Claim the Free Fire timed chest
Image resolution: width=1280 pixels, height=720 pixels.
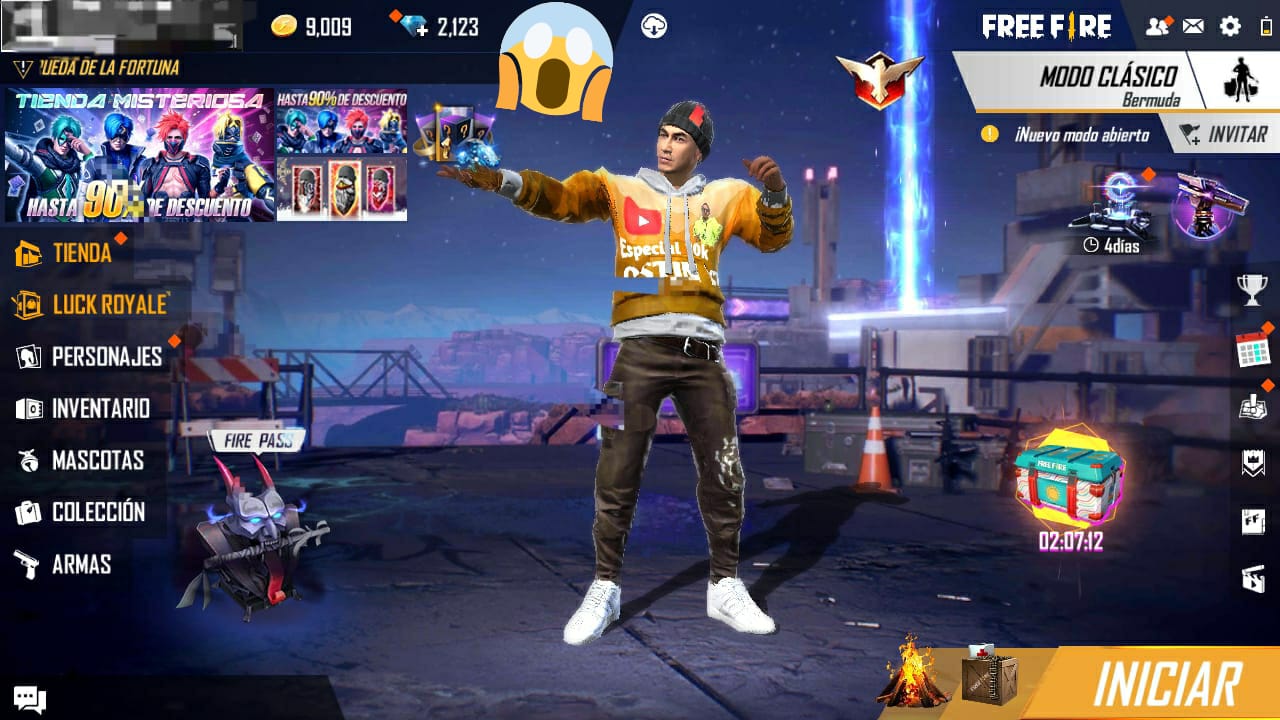[1070, 480]
